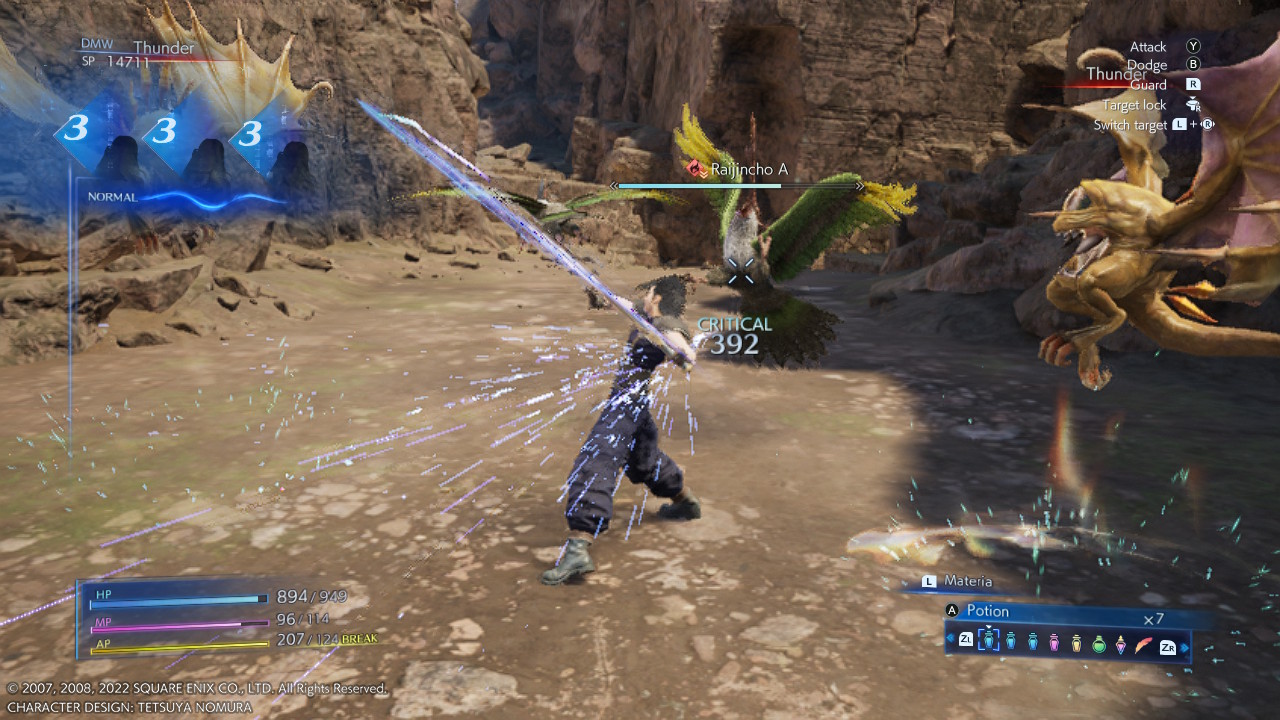This screenshot has height=720, width=1280.
Task: Select the pink diamond-shaped vial
Action: [1121, 643]
